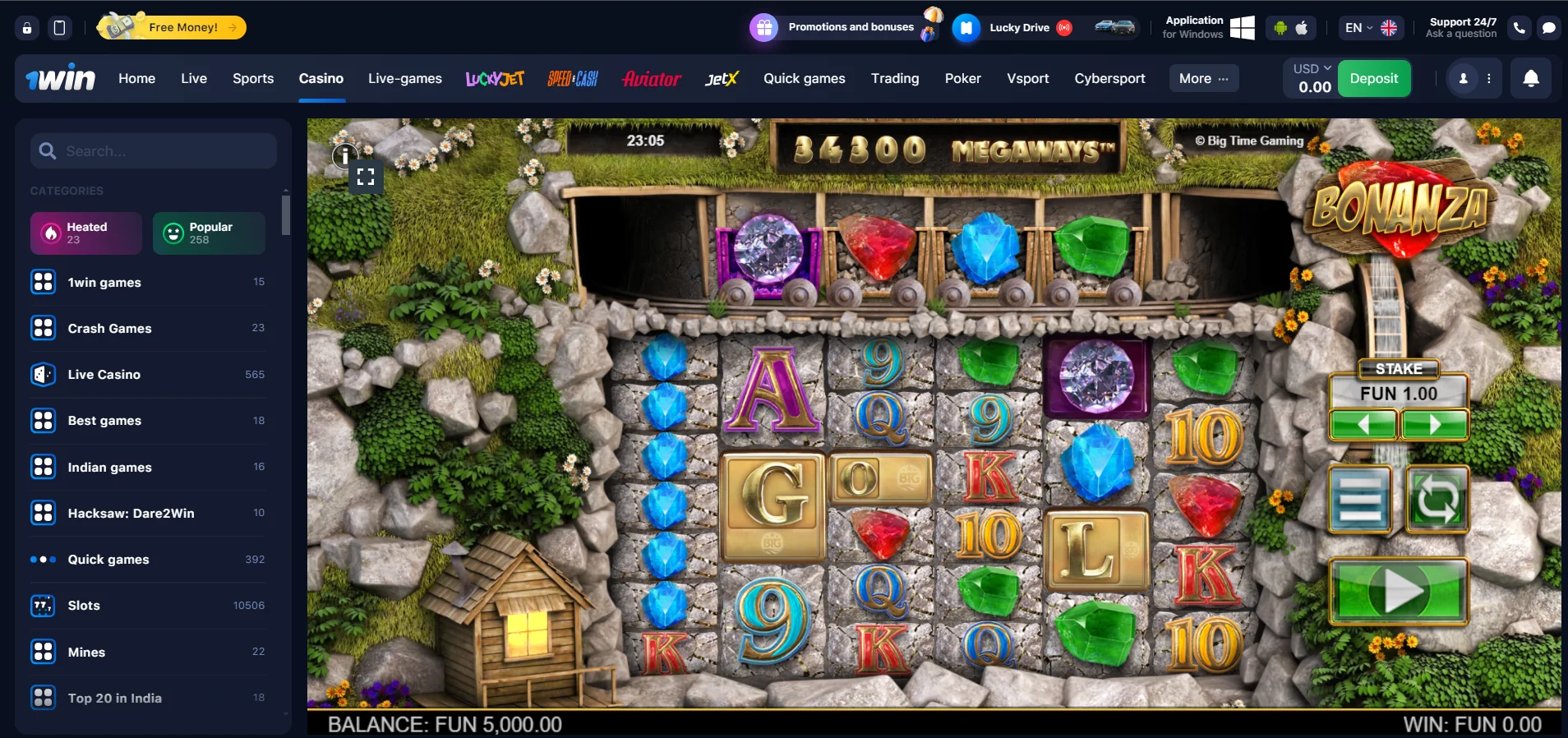
Task: Show the Heated games filter
Action: click(86, 233)
